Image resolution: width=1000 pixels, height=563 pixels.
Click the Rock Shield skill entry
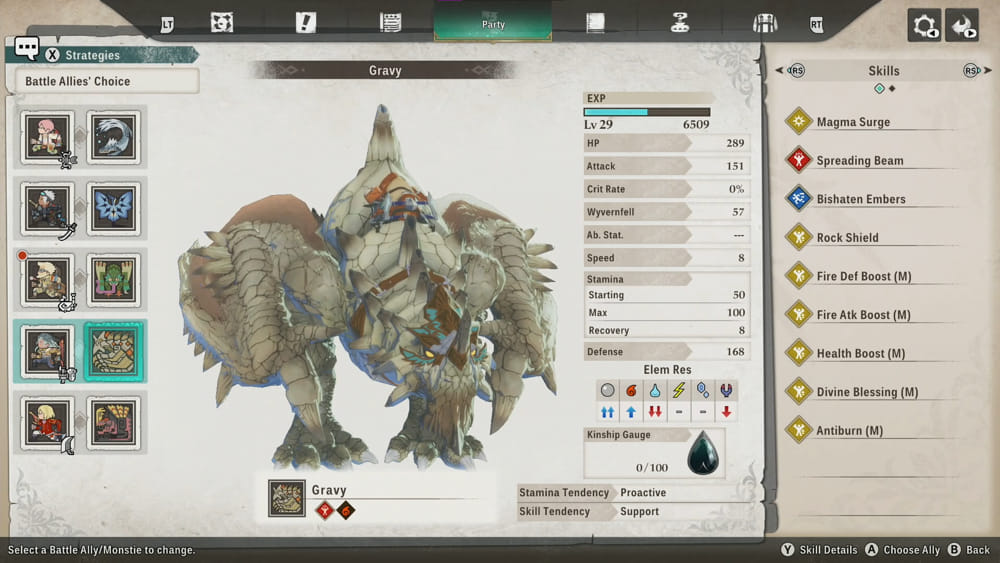point(847,238)
